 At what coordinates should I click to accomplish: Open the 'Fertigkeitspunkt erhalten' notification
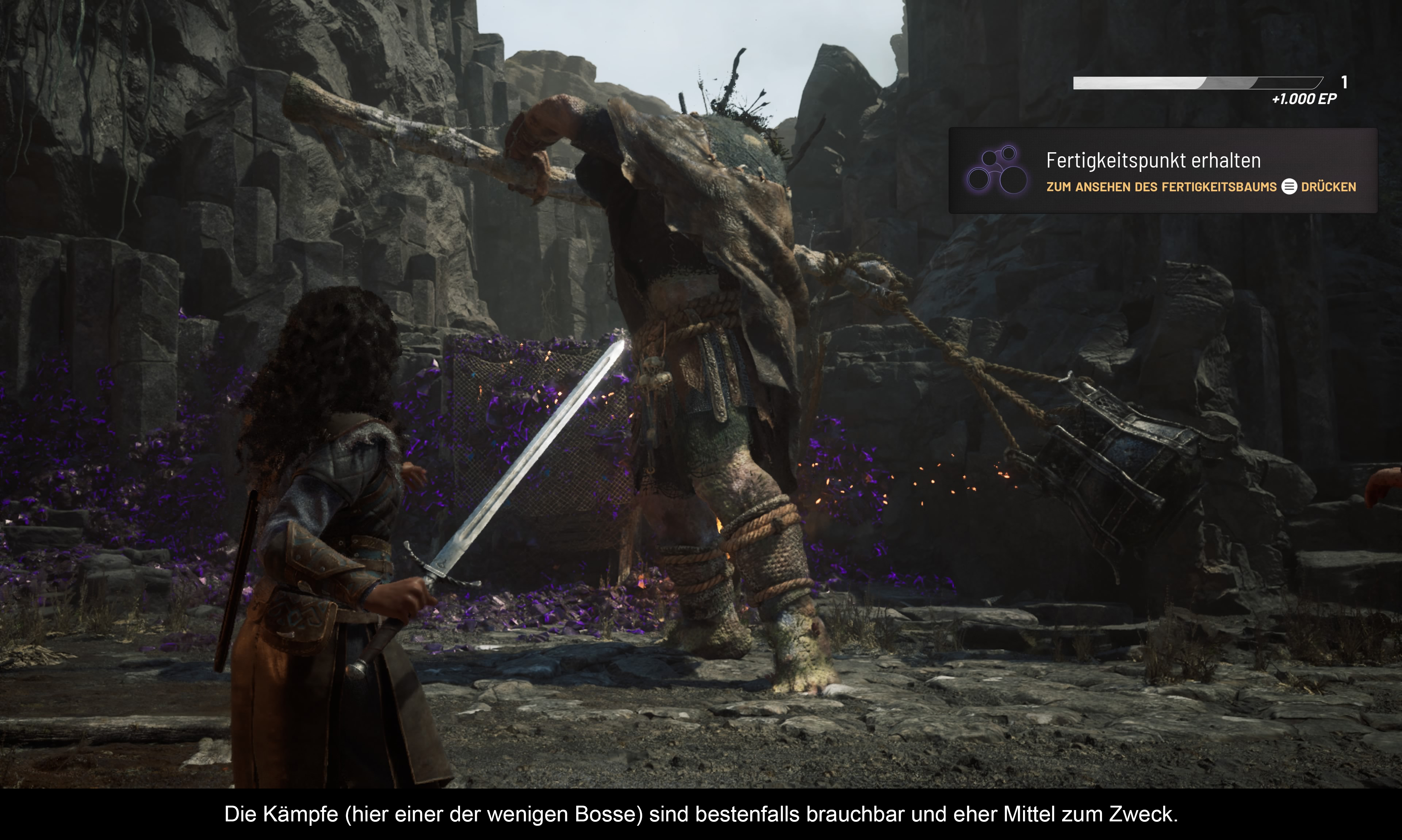pos(1152,161)
